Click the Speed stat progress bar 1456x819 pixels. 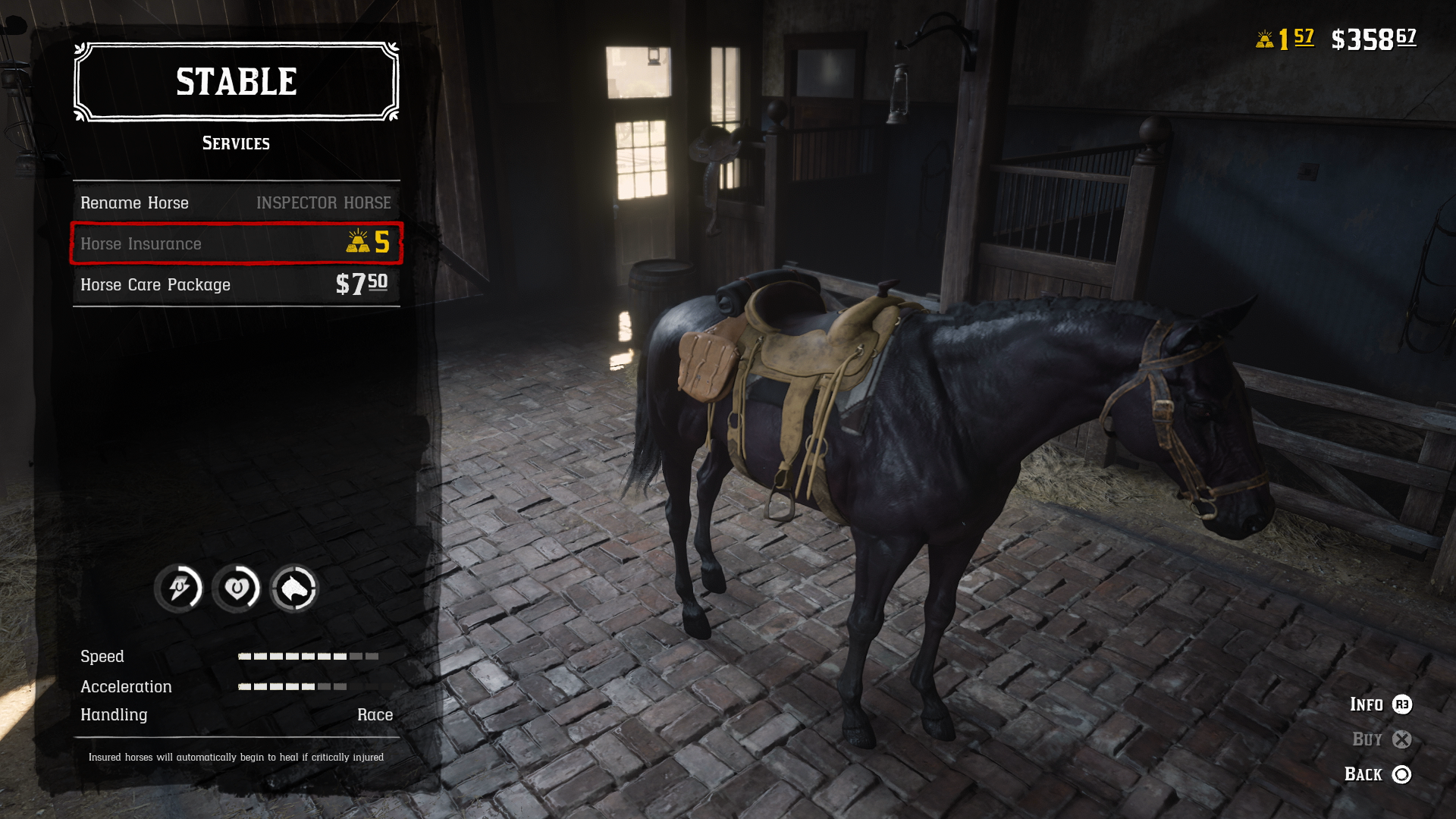pos(306,657)
